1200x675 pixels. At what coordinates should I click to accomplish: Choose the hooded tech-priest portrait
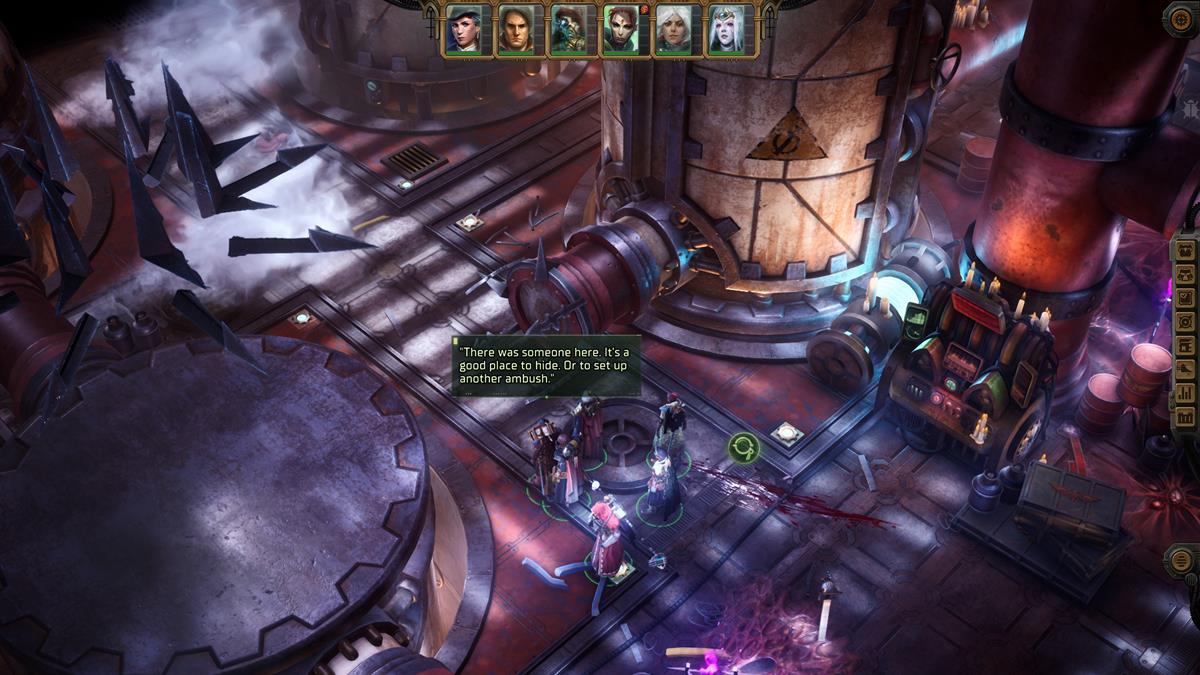click(571, 30)
